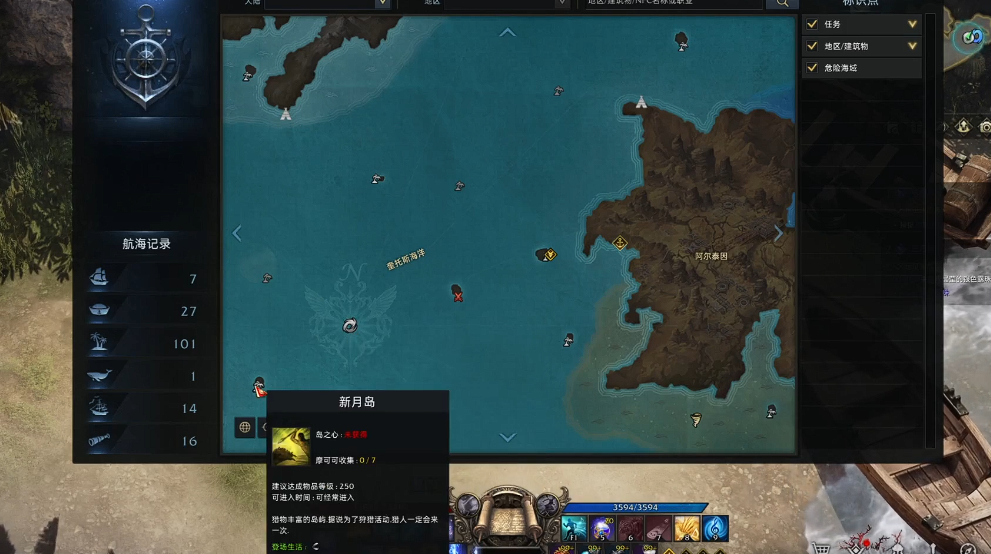This screenshot has width=991, height=554.
Task: Expand the 地区/建筑物 filter arrow
Action: [912, 46]
